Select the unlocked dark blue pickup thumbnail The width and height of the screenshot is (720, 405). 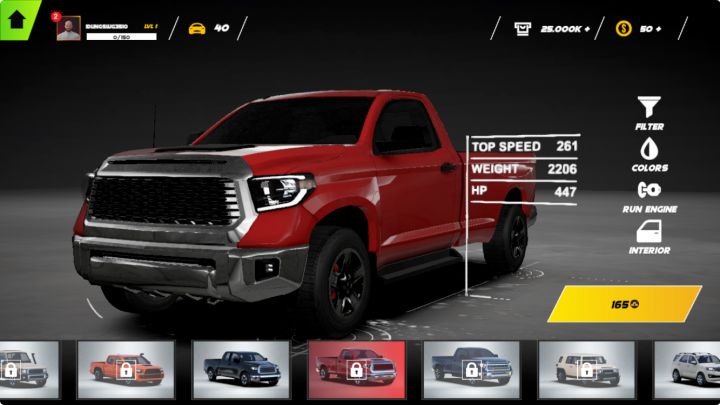click(241, 369)
